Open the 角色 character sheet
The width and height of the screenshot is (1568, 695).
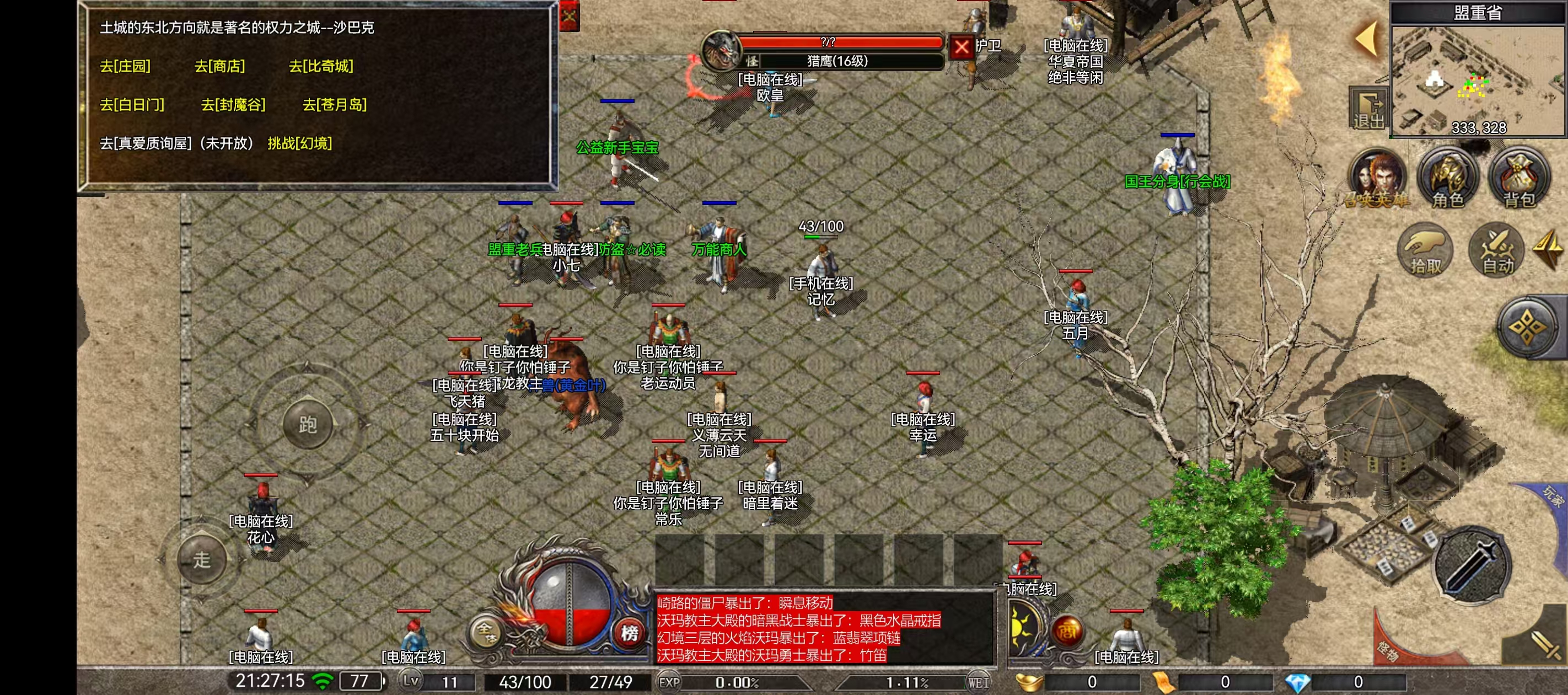coord(1447,179)
